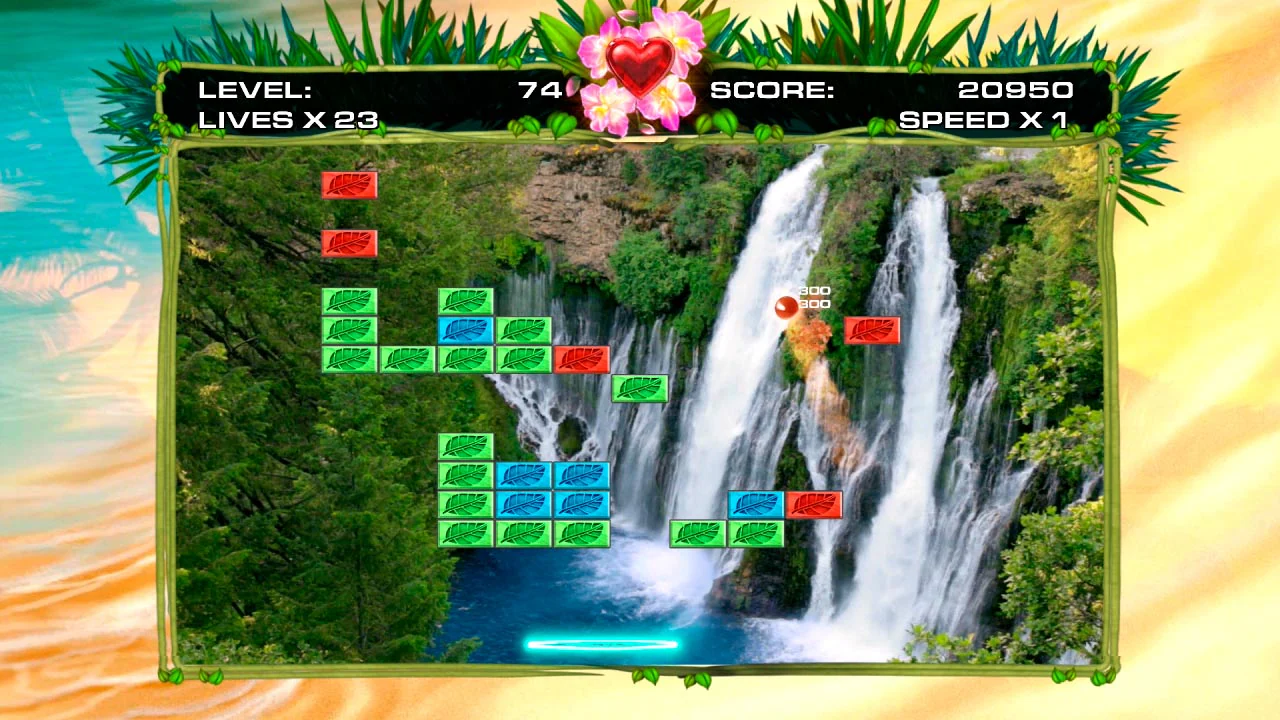This screenshot has height=720, width=1280.
Task: Click the blue leaf brick in the upper cluster
Action: pyautogui.click(x=465, y=328)
